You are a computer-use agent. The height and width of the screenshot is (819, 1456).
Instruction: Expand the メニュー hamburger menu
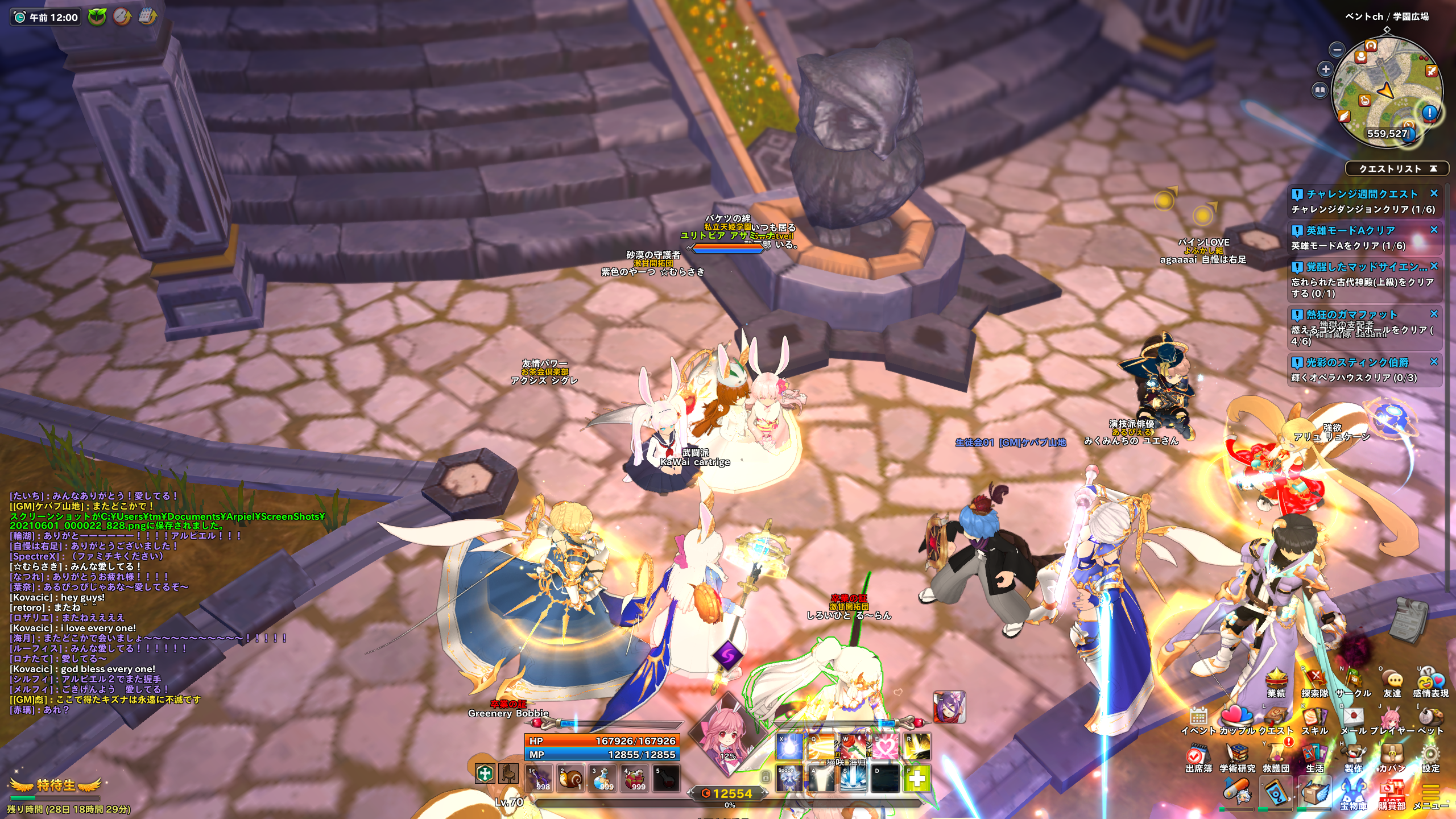click(1430, 793)
